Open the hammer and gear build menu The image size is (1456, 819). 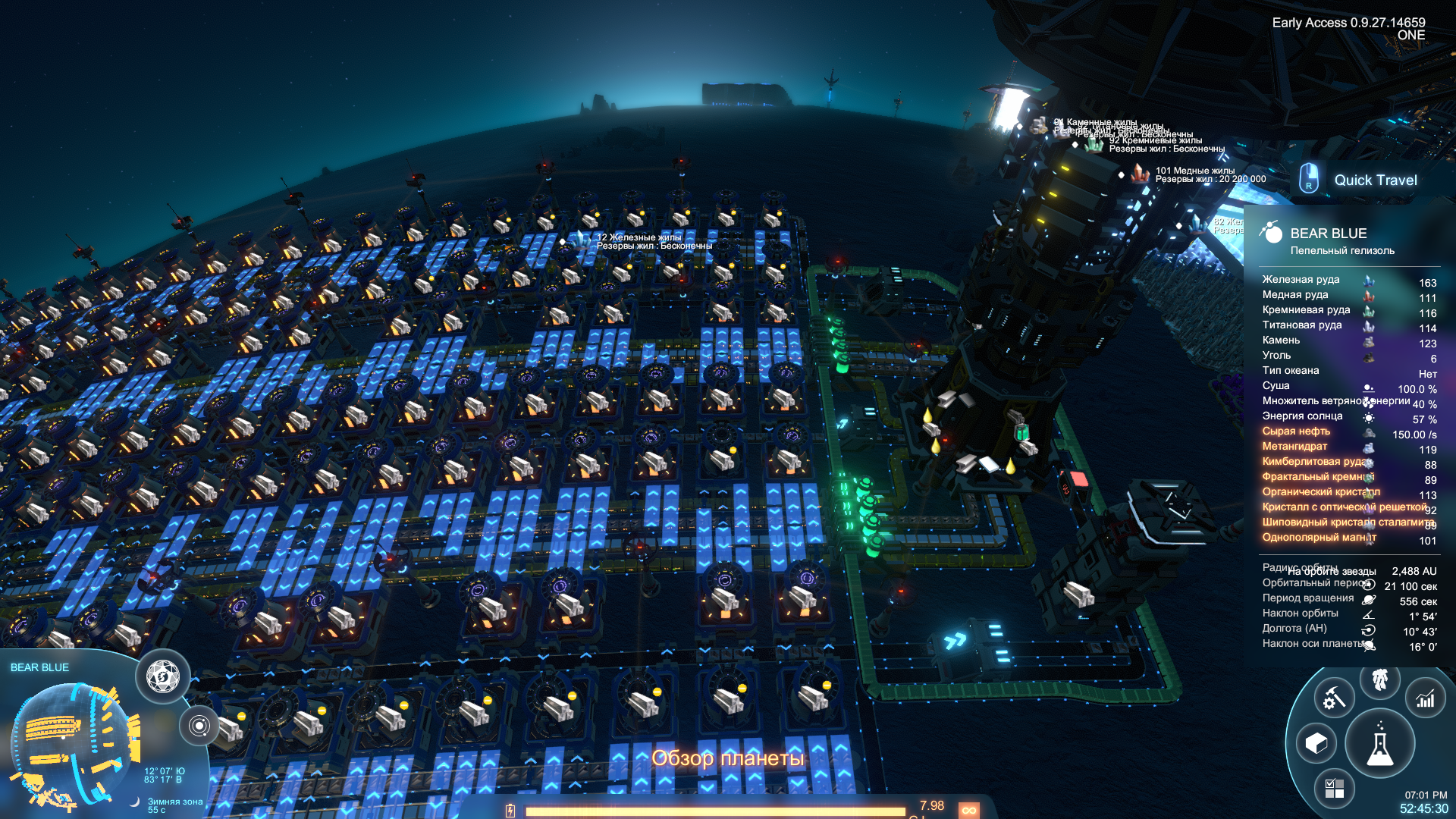pyautogui.click(x=1334, y=698)
